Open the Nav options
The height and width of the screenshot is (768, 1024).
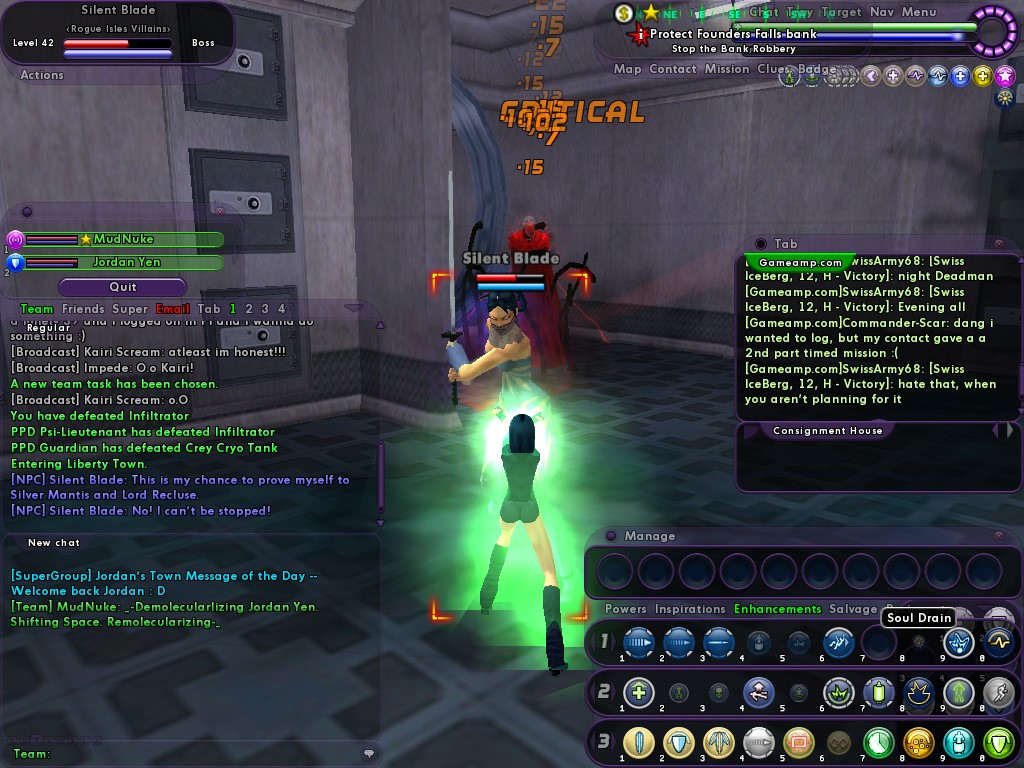point(882,12)
